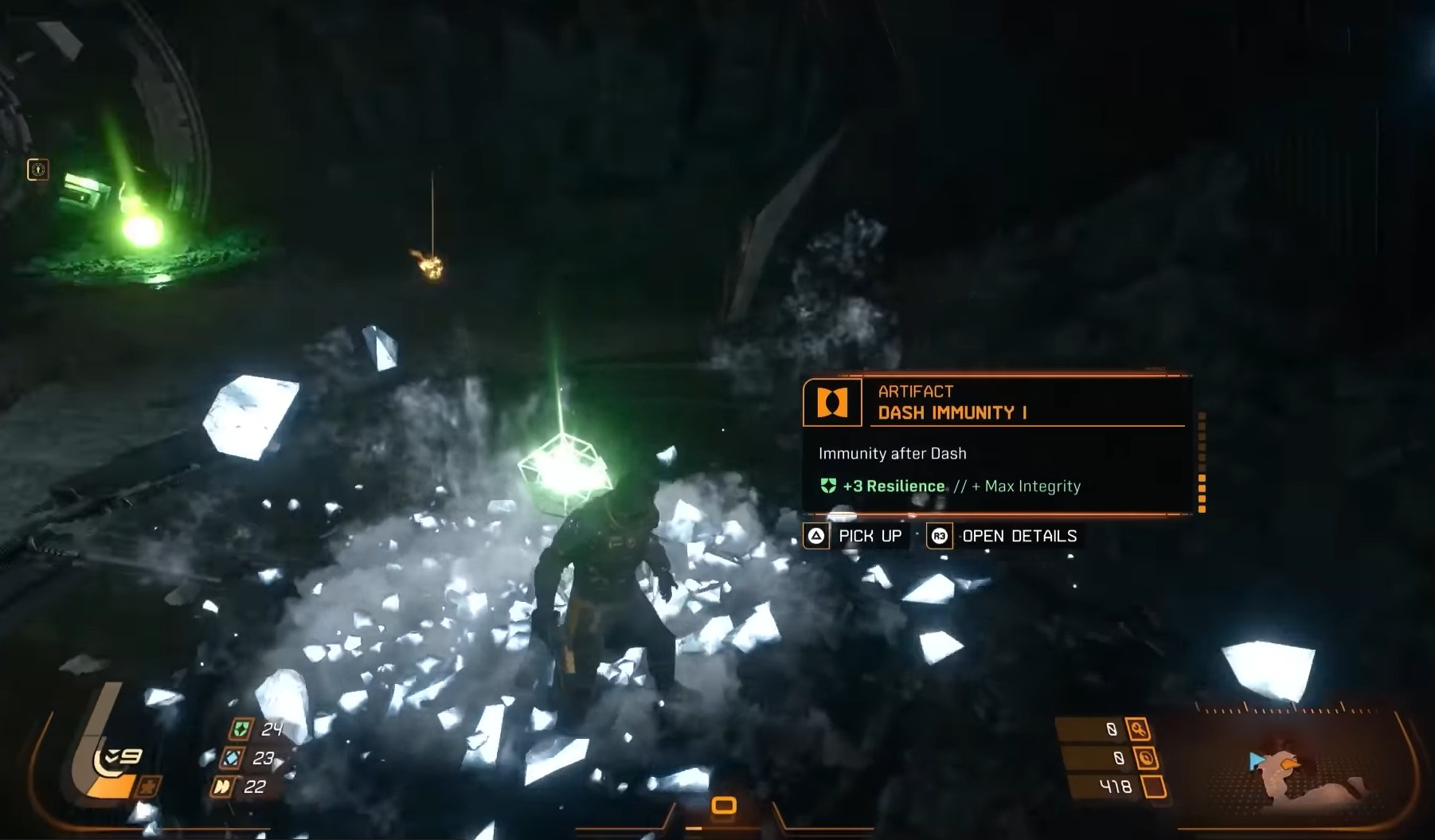Select the orange slot icon at bottom center

coord(723,806)
